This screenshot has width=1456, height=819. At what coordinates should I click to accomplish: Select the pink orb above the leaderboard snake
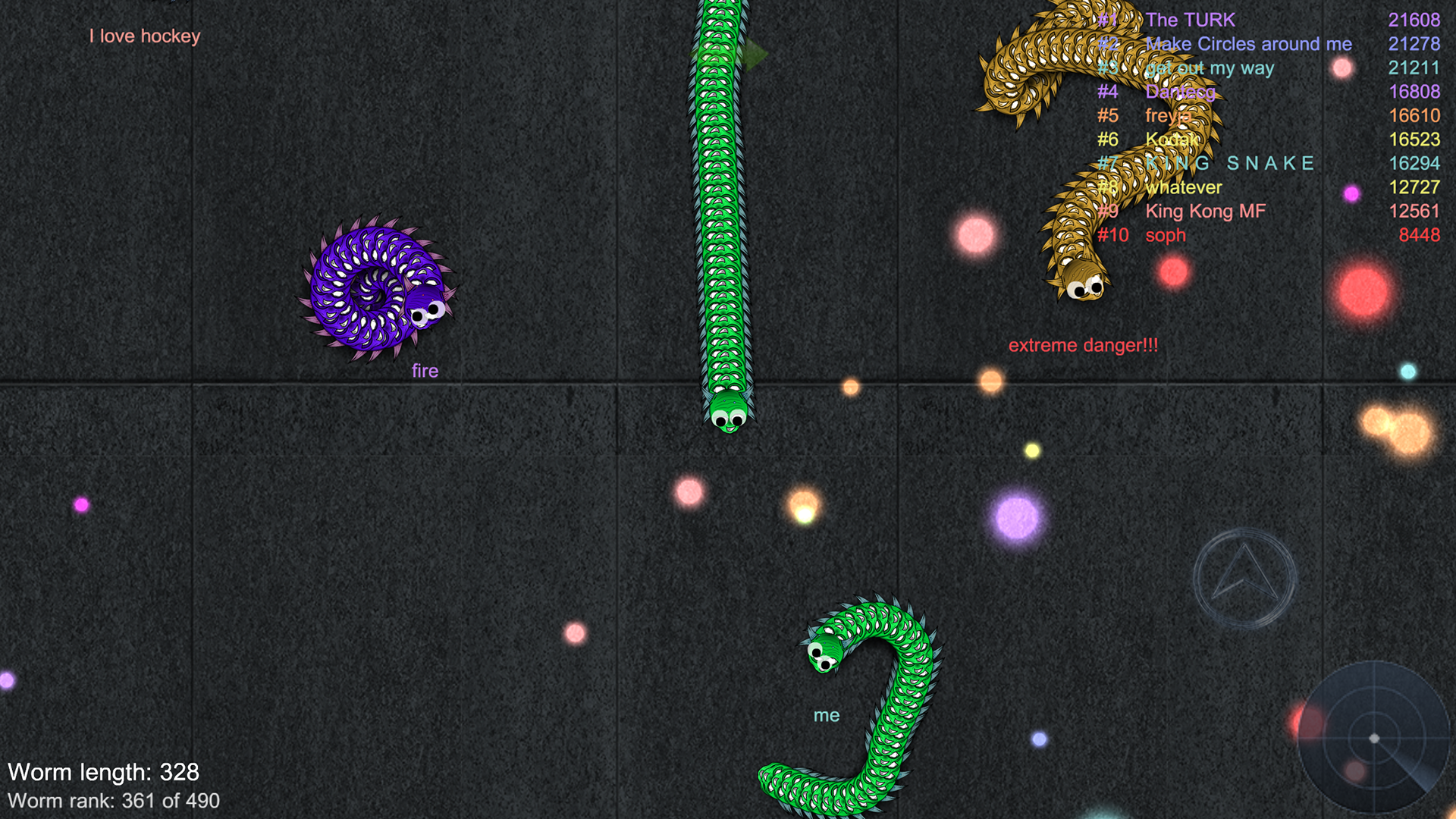click(x=1342, y=69)
